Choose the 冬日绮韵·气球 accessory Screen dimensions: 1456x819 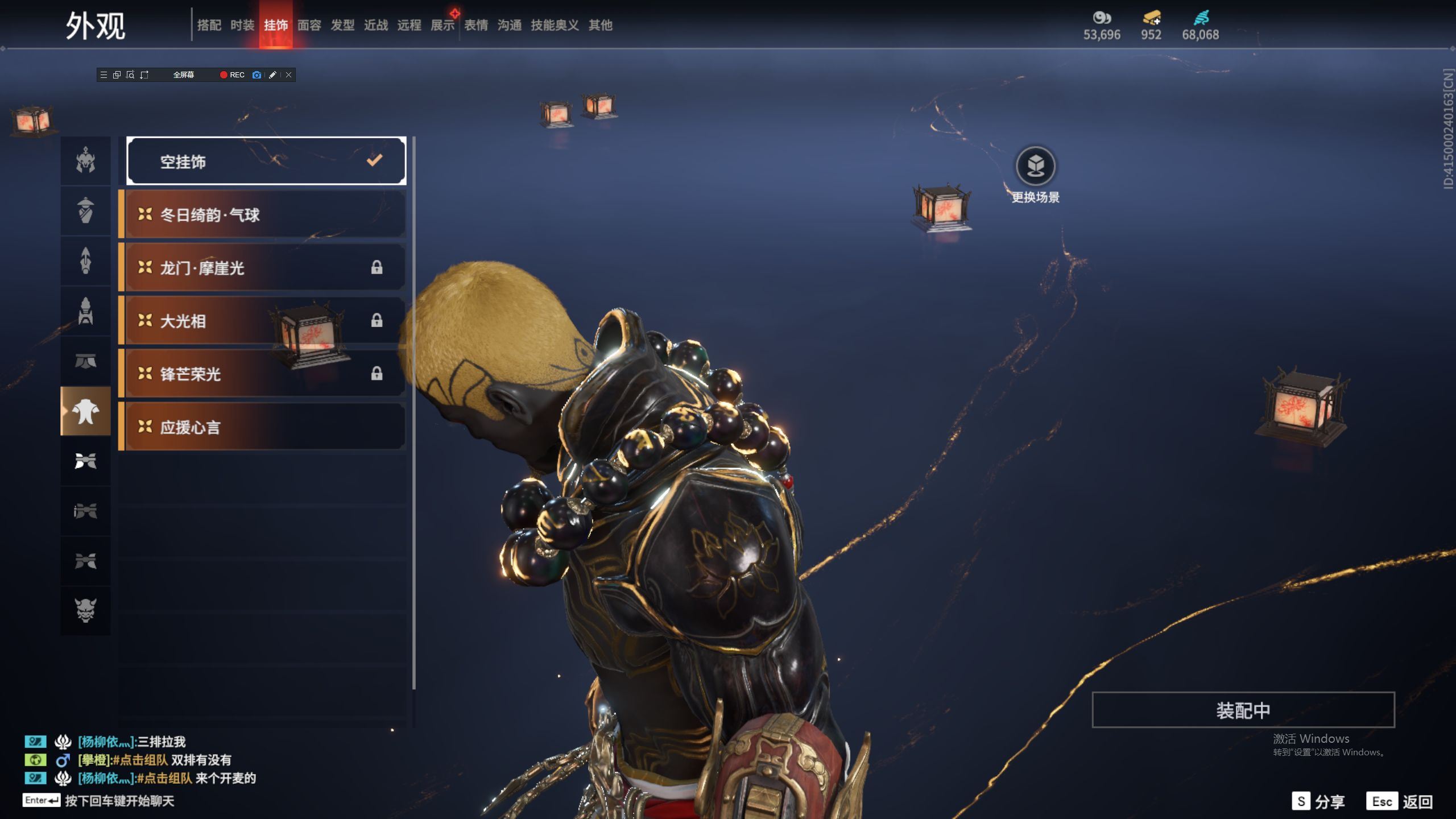coord(265,214)
